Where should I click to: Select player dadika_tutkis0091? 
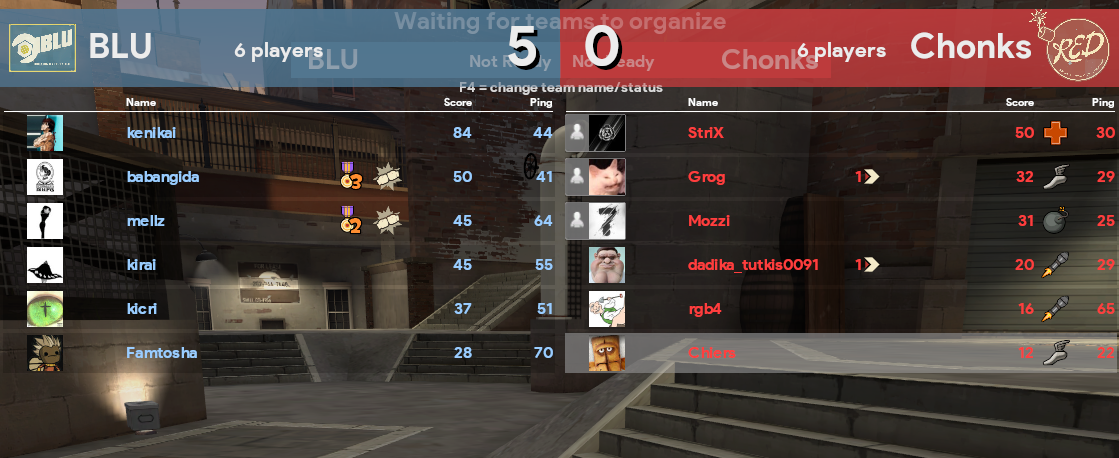click(x=754, y=265)
